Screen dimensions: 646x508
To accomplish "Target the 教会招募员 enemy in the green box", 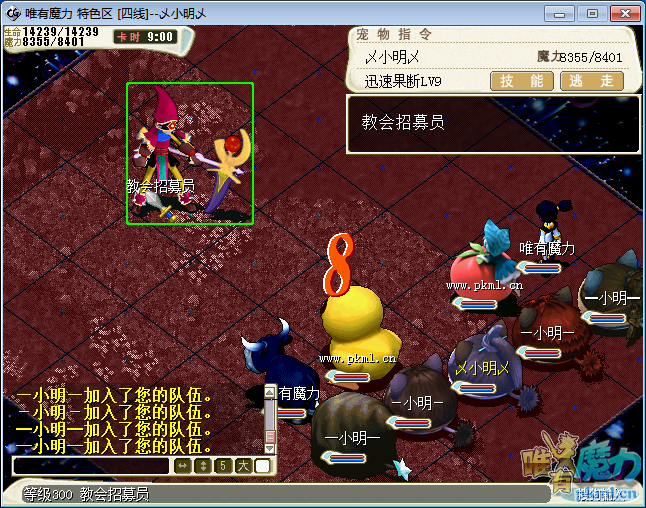I will tap(189, 153).
